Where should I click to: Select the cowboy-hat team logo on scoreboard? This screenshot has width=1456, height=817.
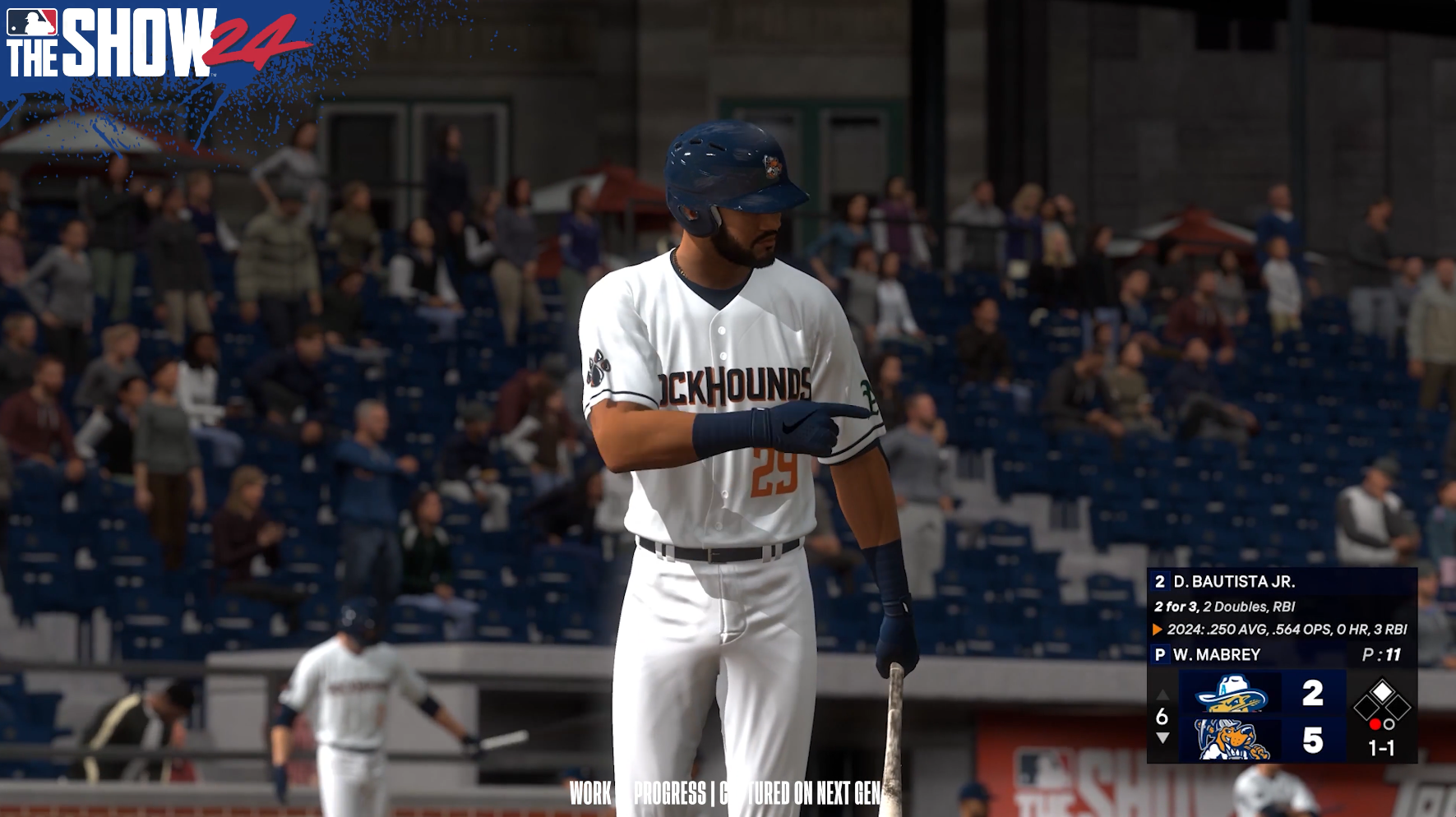(x=1229, y=695)
